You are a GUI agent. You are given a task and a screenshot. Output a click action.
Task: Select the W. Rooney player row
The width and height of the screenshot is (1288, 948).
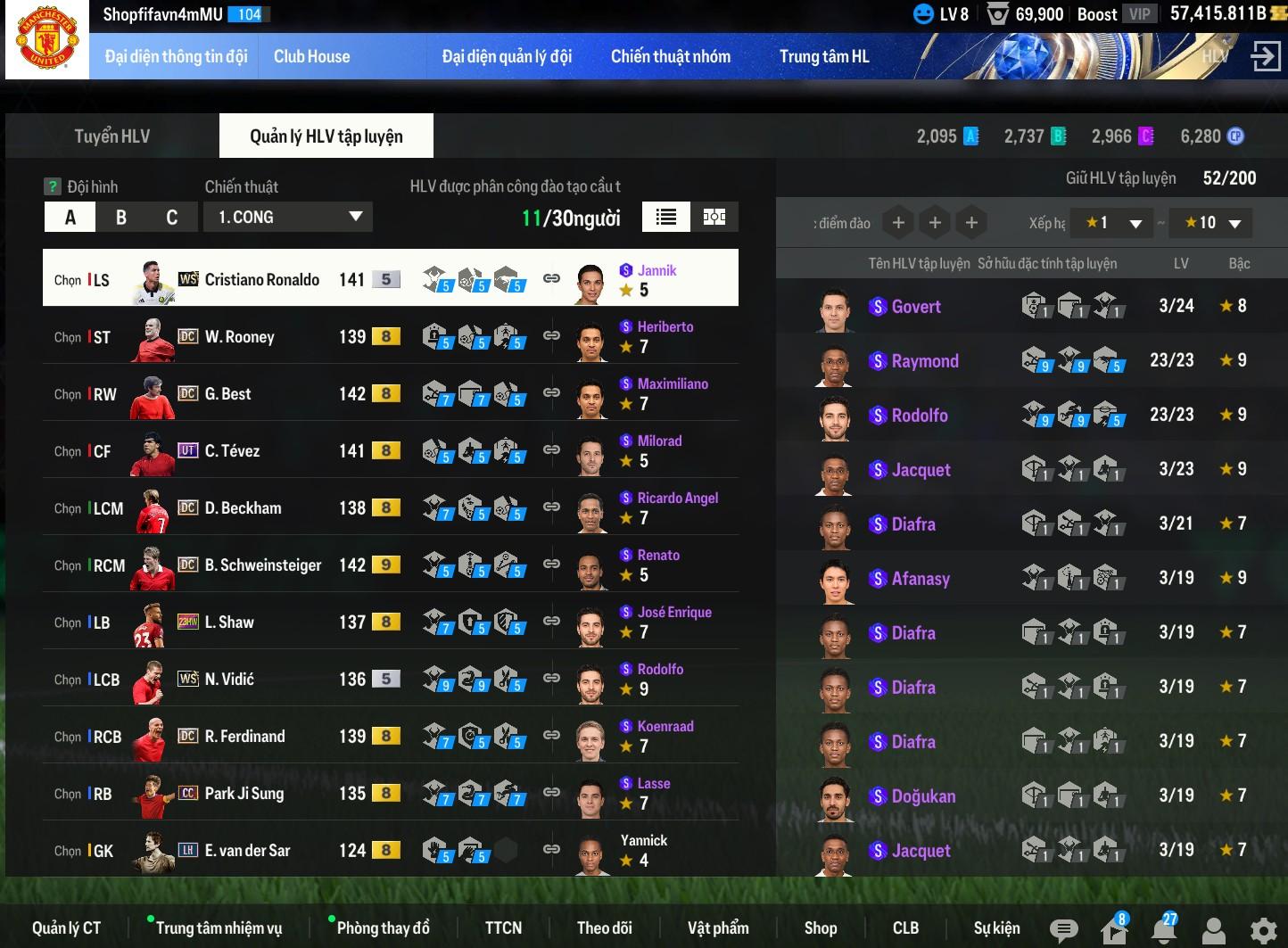pyautogui.click(x=239, y=337)
